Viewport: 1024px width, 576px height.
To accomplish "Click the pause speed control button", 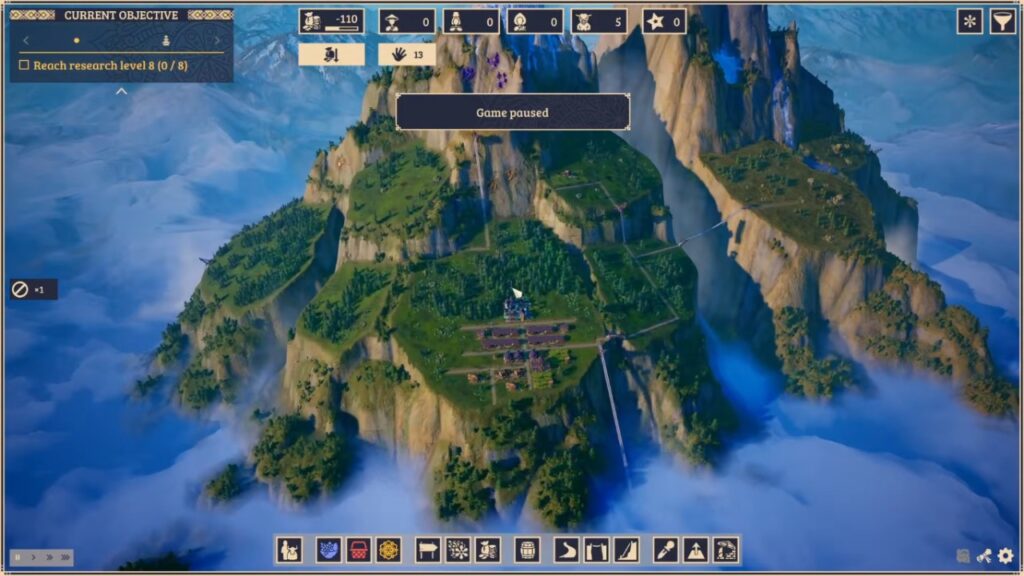I will click(17, 557).
